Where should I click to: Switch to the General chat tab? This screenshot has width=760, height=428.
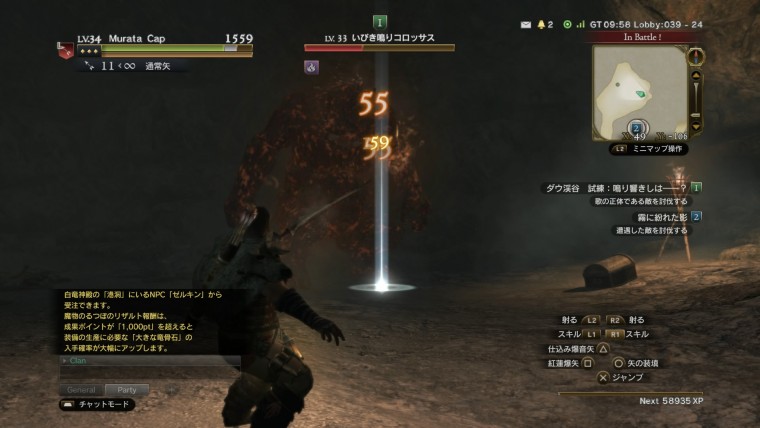(81, 389)
